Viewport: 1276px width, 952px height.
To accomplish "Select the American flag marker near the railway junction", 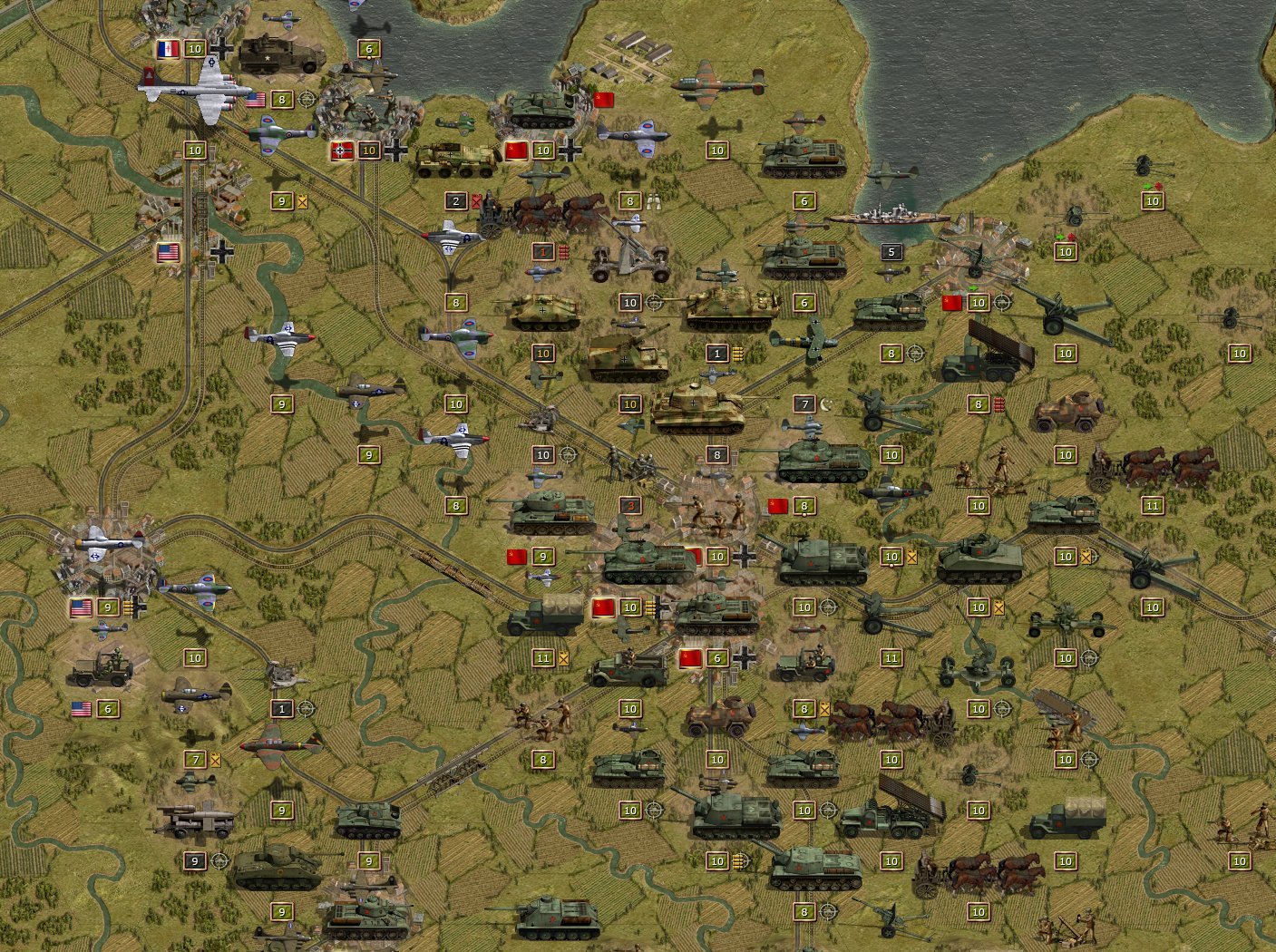I will 167,253.
